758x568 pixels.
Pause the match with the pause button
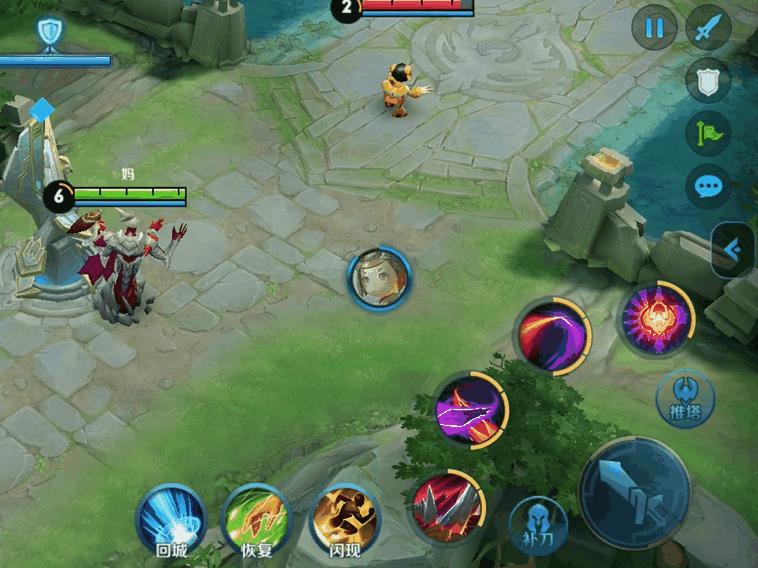click(x=654, y=28)
